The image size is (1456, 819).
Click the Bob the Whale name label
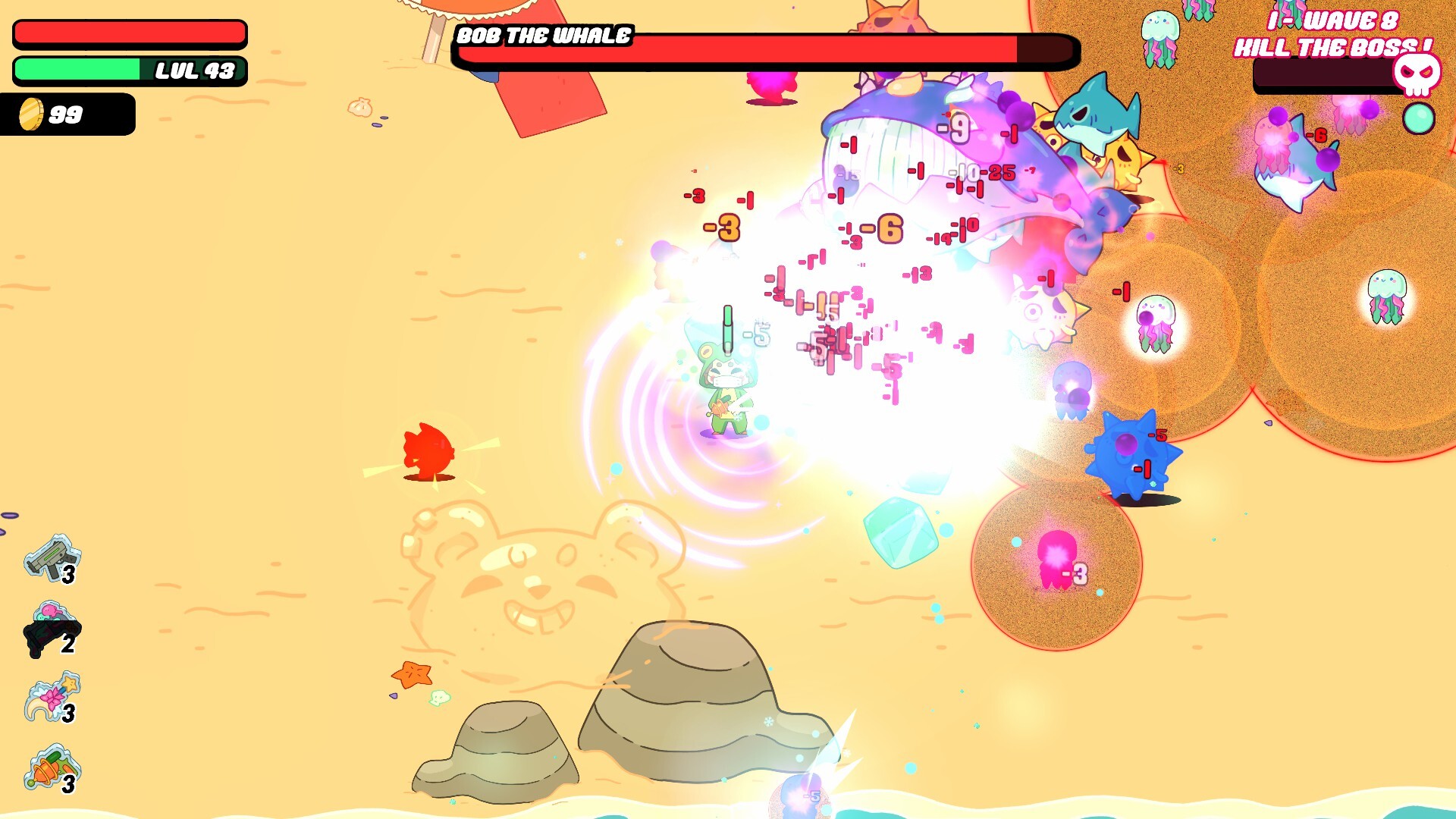coord(541,33)
